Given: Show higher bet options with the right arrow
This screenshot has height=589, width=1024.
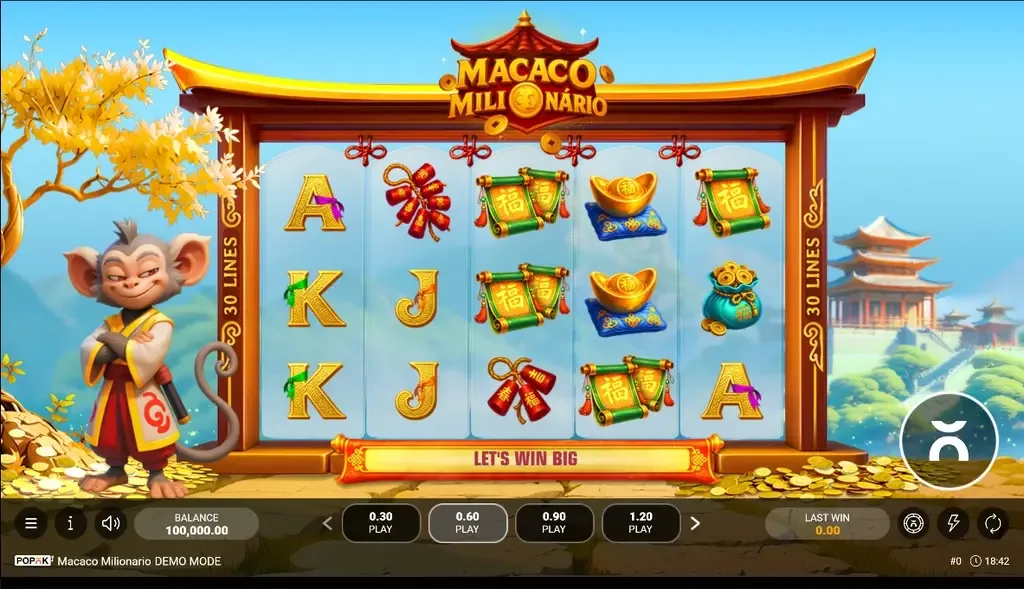Looking at the screenshot, I should click(695, 523).
